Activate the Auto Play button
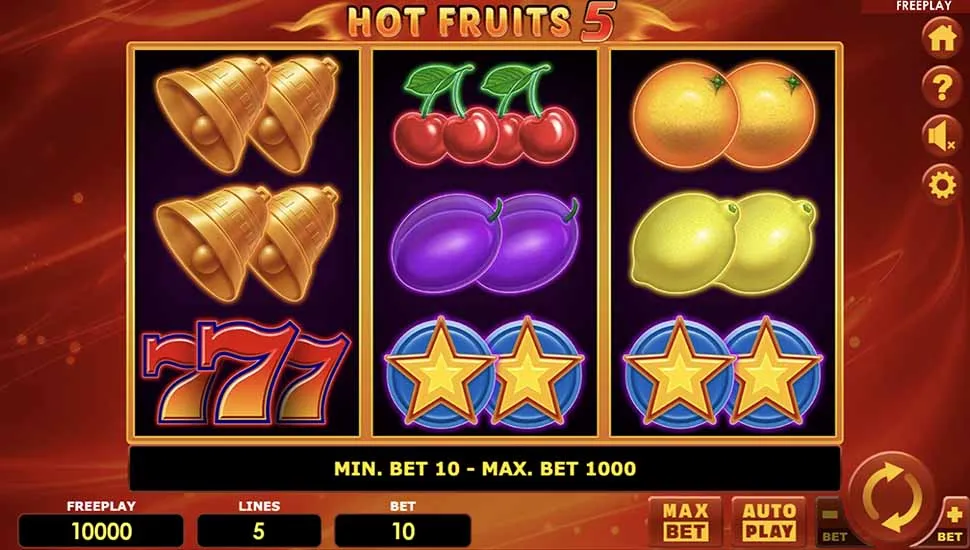Image resolution: width=970 pixels, height=550 pixels. coord(768,522)
